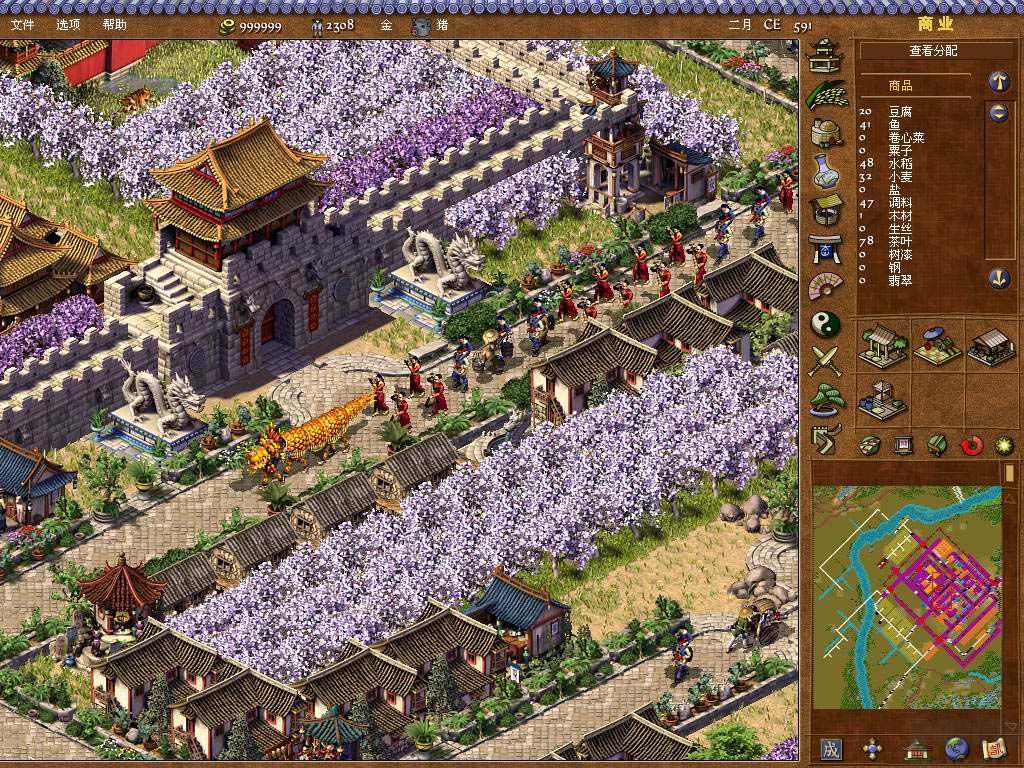This screenshot has width=1024, height=768.
Task: Click the bottom down-arrow of the goods list
Action: [998, 278]
